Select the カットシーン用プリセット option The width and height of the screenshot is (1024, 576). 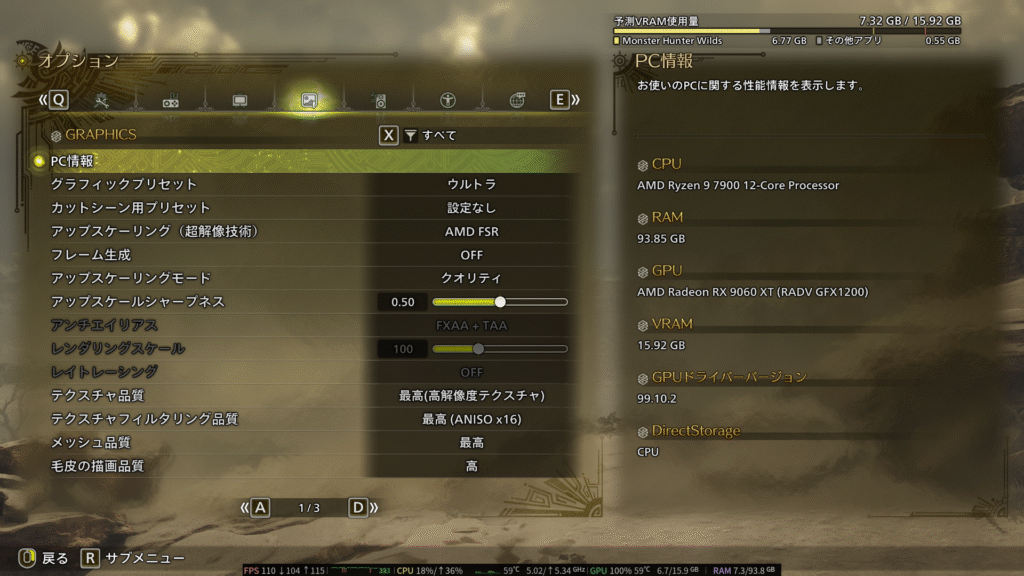coord(471,208)
